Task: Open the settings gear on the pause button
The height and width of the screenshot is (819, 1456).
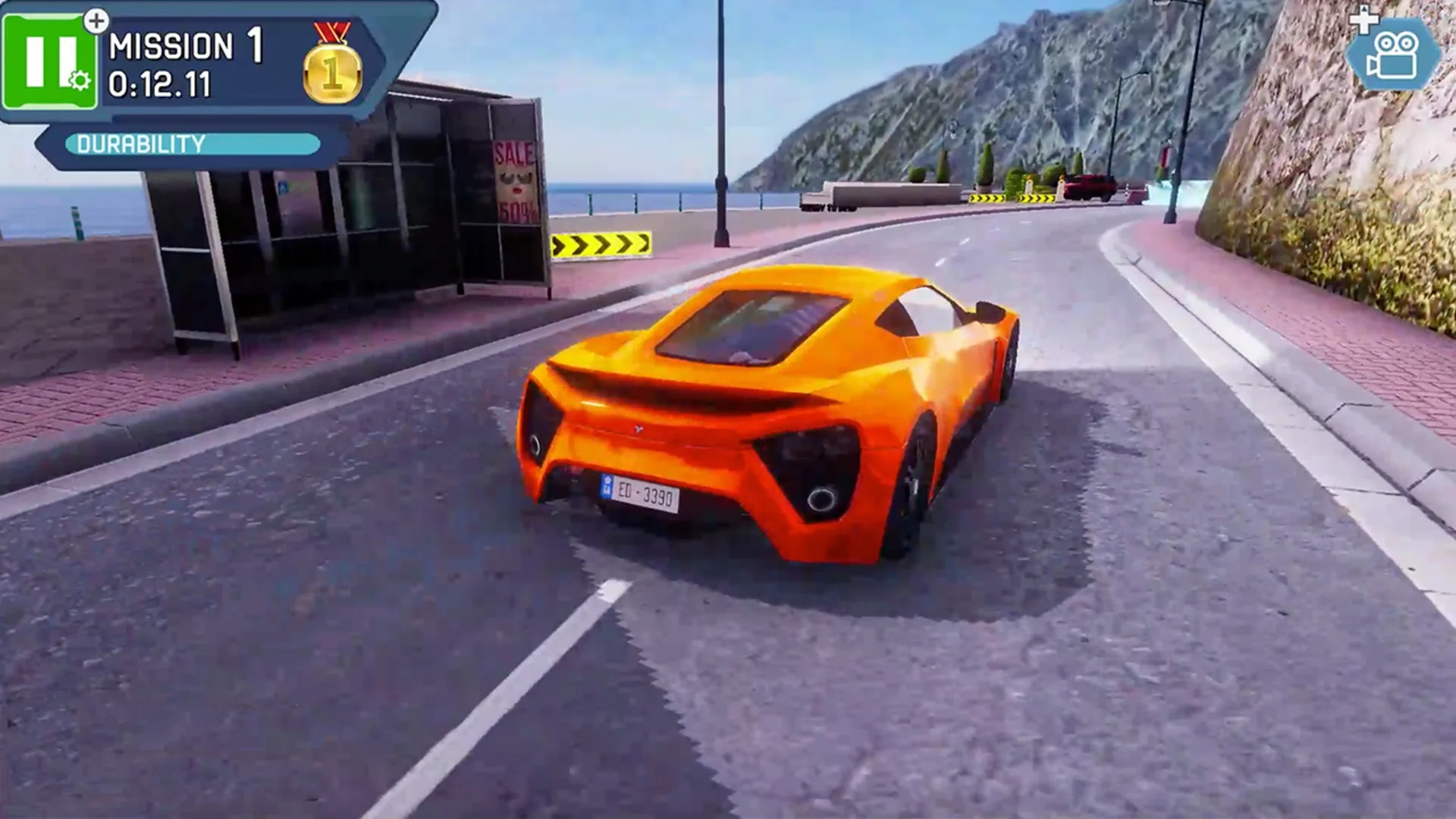Action: (x=78, y=80)
